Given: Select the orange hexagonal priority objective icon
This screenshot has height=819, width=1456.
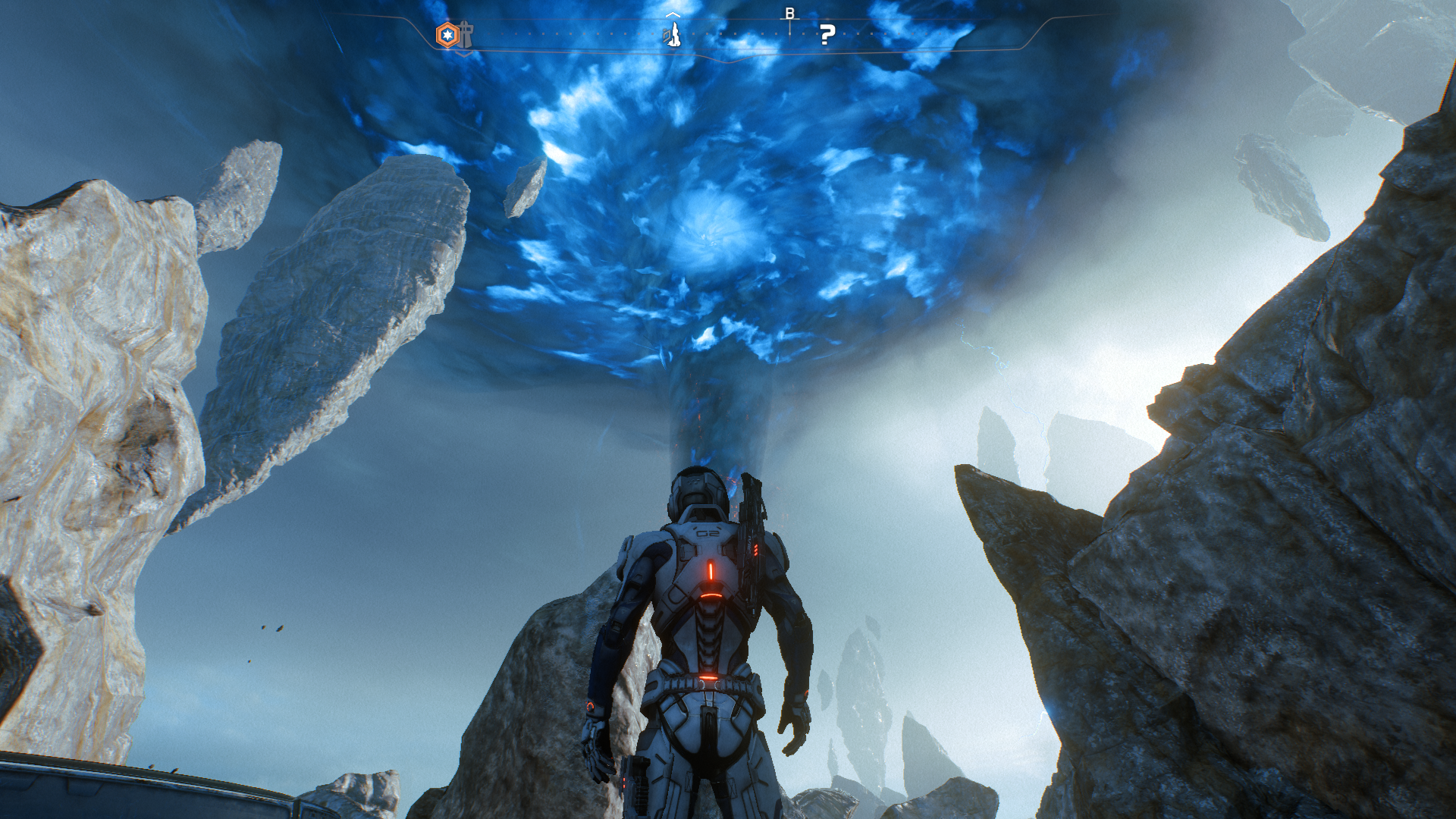Looking at the screenshot, I should 447,33.
